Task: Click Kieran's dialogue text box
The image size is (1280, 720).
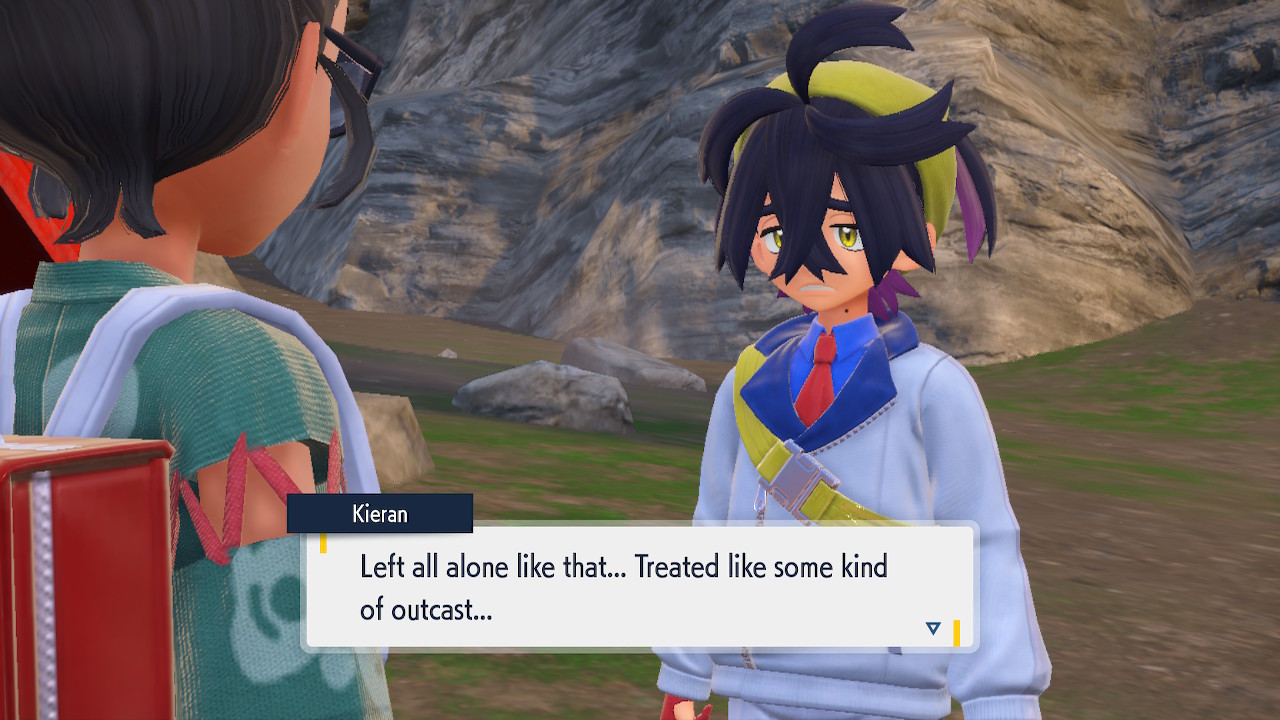Action: click(x=638, y=587)
